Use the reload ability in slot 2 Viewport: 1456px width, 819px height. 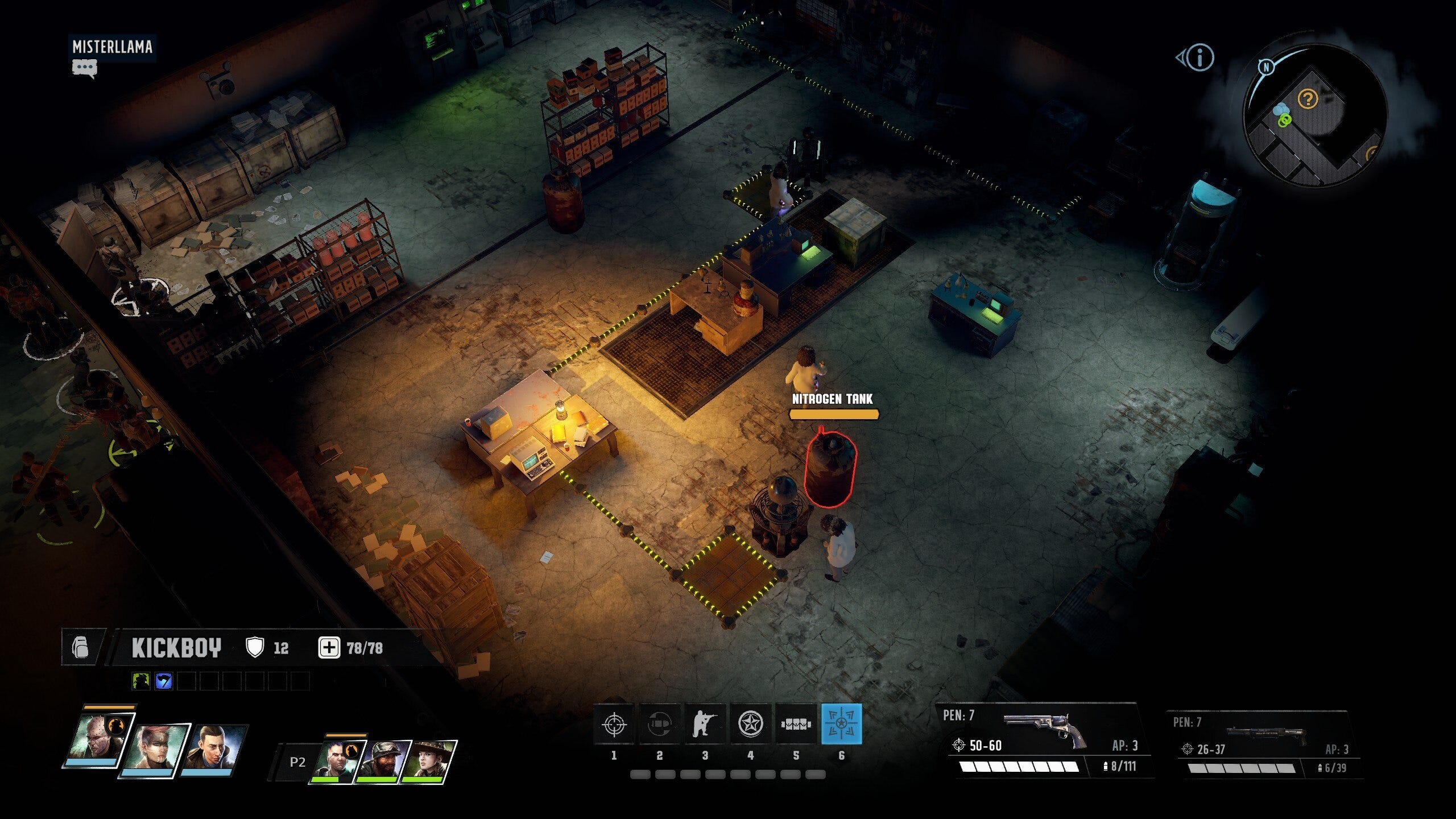coord(659,724)
